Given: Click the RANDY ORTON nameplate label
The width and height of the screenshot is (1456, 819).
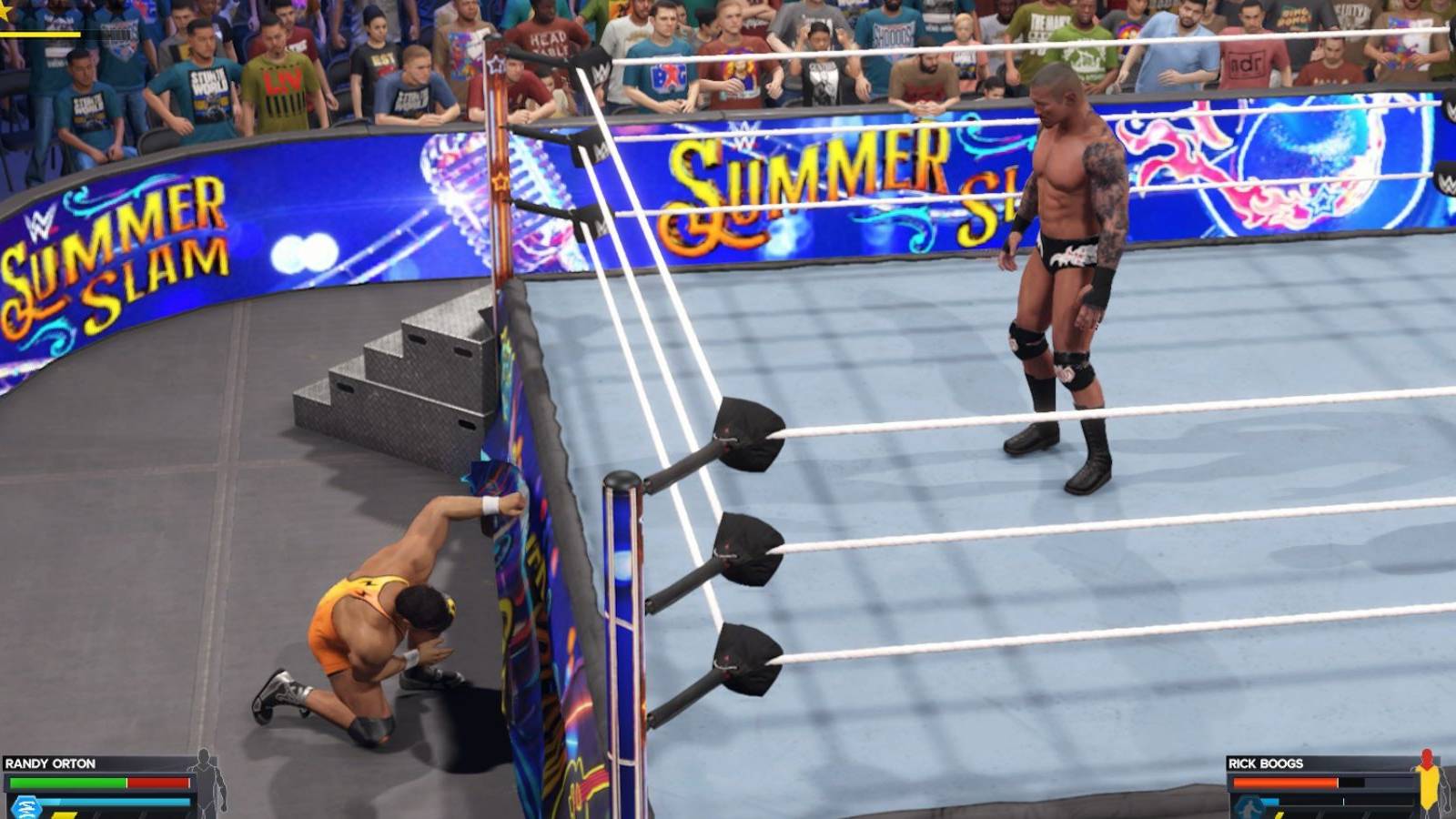Looking at the screenshot, I should click(51, 763).
